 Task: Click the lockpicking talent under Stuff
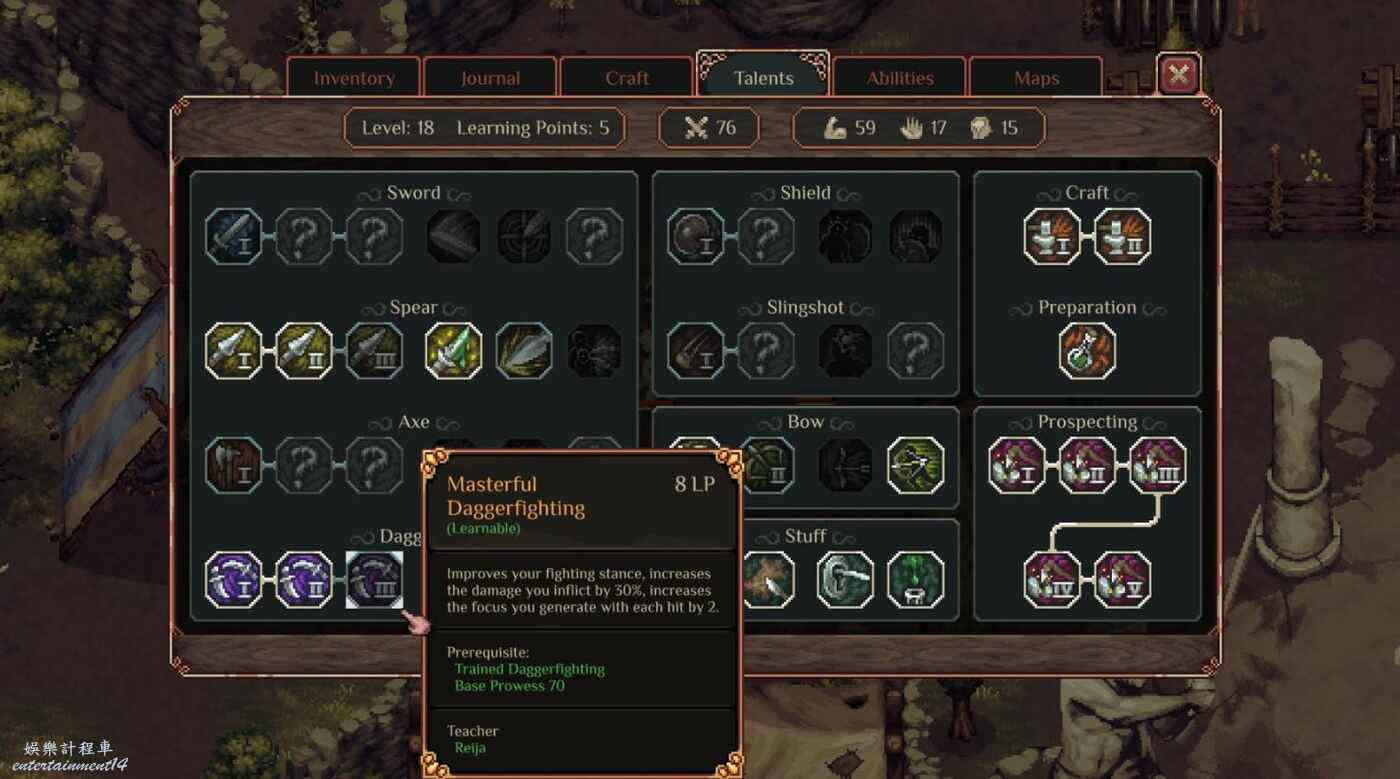(x=845, y=580)
